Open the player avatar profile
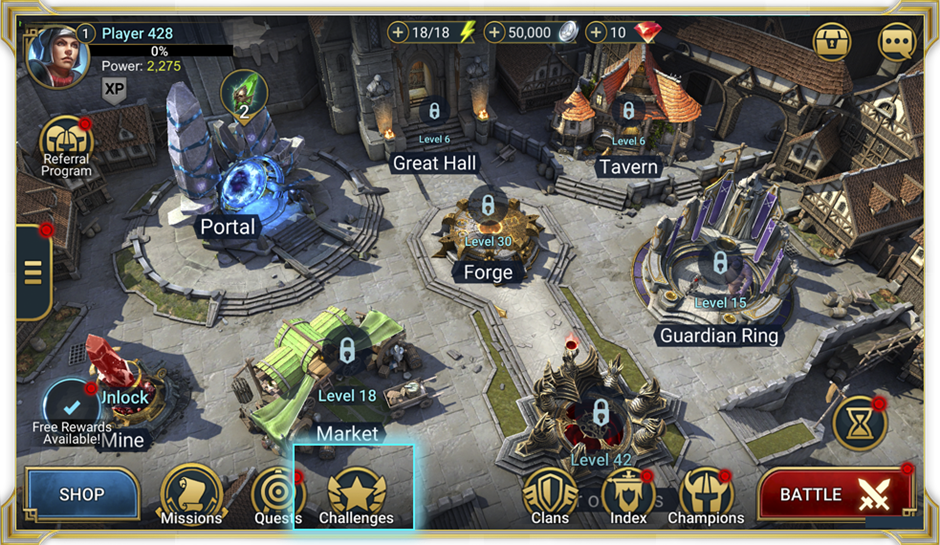Viewport: 940px width, 545px height. point(52,55)
